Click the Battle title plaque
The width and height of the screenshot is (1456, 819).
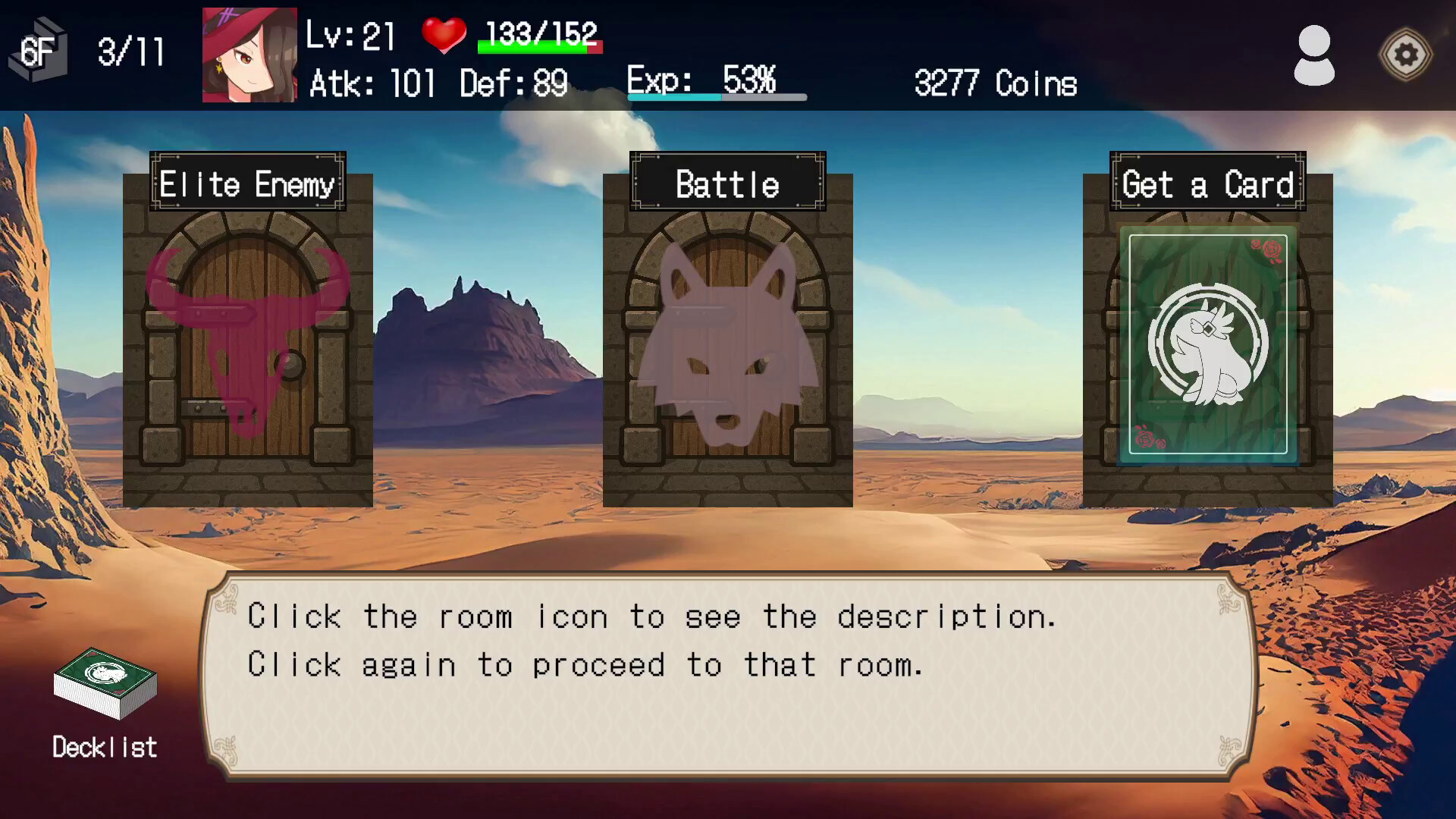[x=726, y=183]
